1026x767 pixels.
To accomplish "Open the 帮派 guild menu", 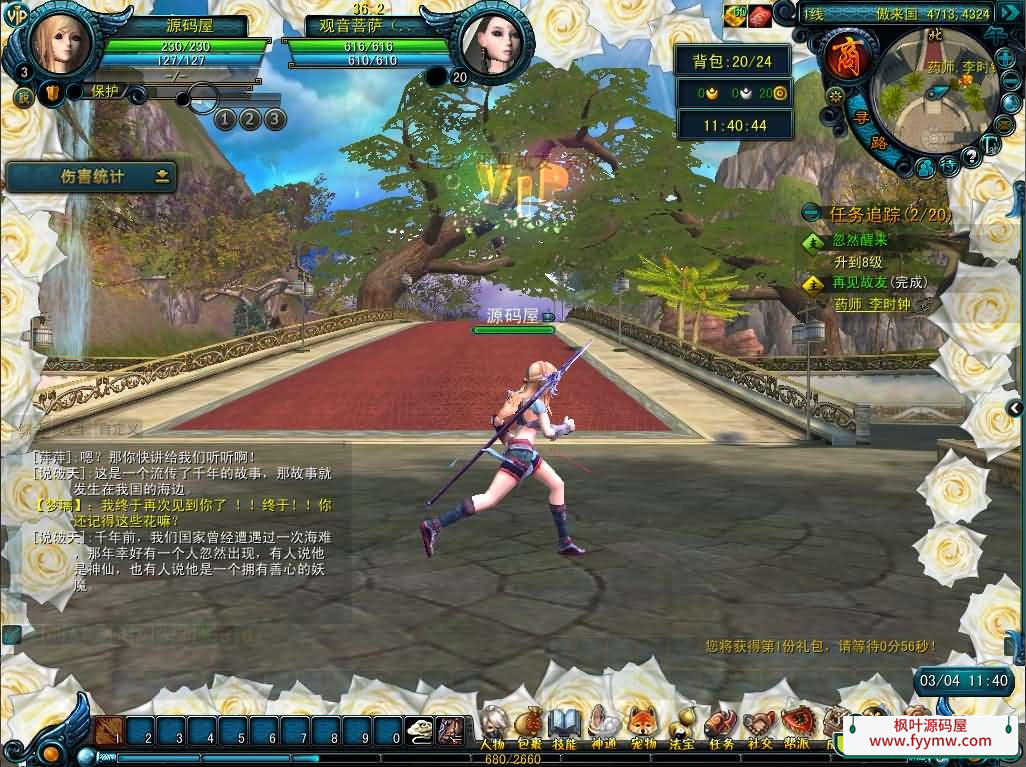I will tap(797, 723).
